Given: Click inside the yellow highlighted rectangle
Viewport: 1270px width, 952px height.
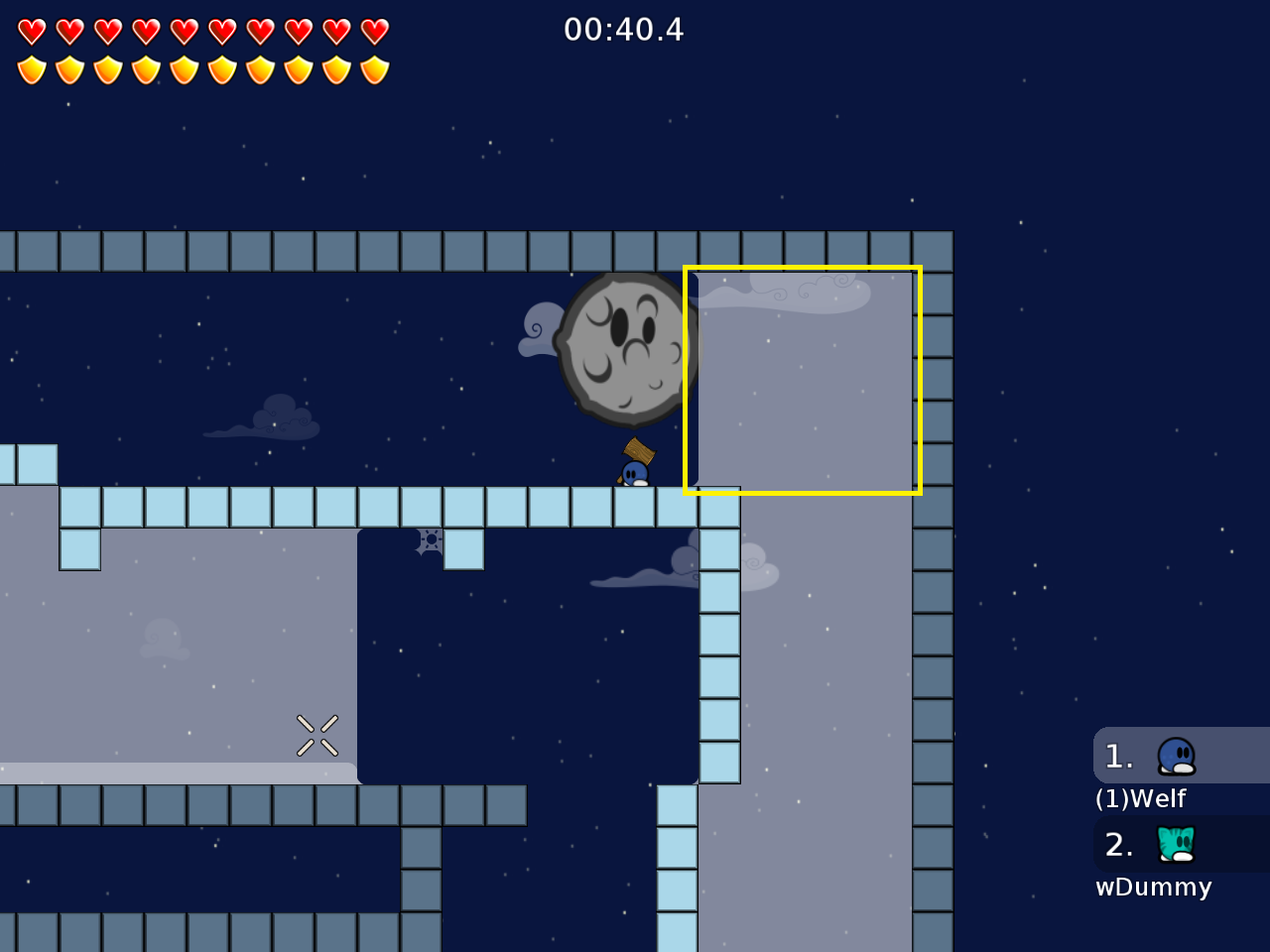Looking at the screenshot, I should (x=802, y=380).
